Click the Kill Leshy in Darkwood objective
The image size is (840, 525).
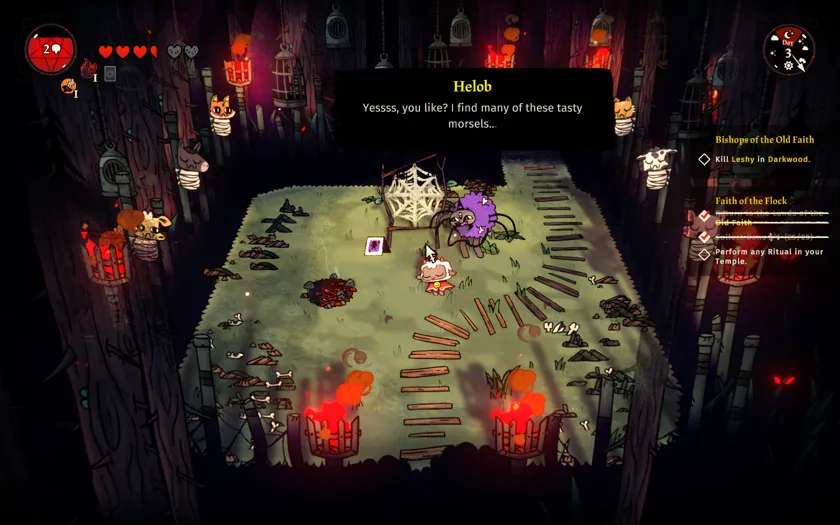tap(762, 159)
